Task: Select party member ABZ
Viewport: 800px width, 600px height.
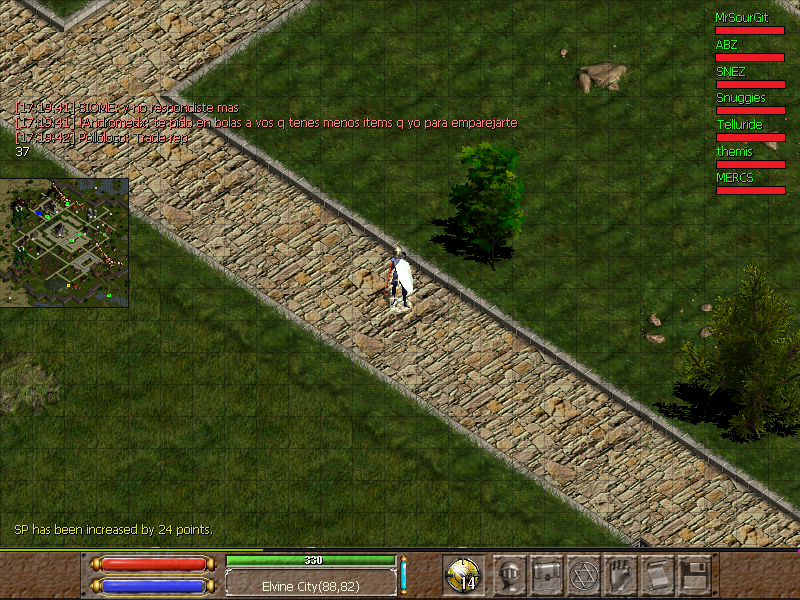Action: tap(727, 45)
